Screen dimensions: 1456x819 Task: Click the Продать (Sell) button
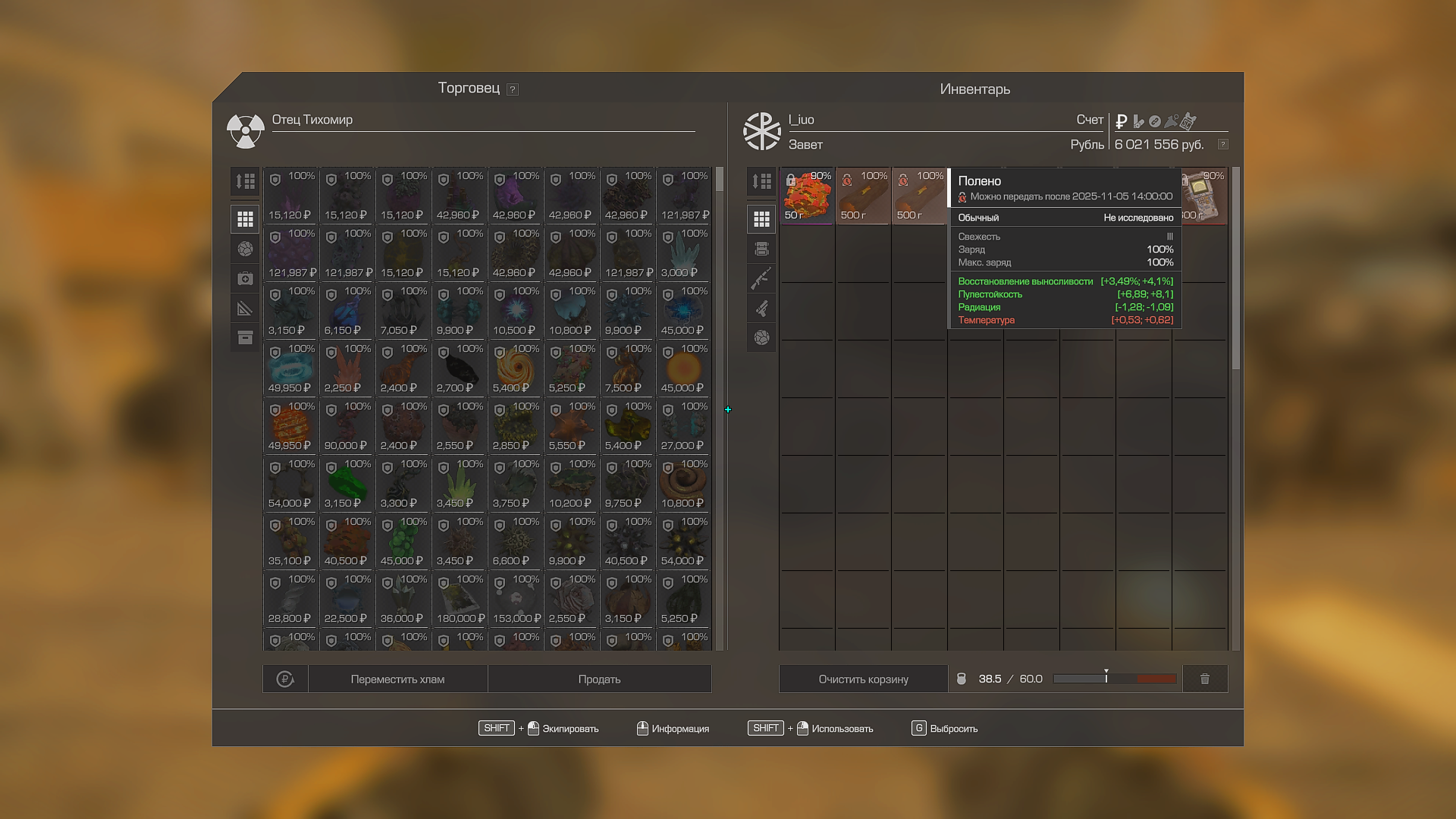[x=599, y=679]
